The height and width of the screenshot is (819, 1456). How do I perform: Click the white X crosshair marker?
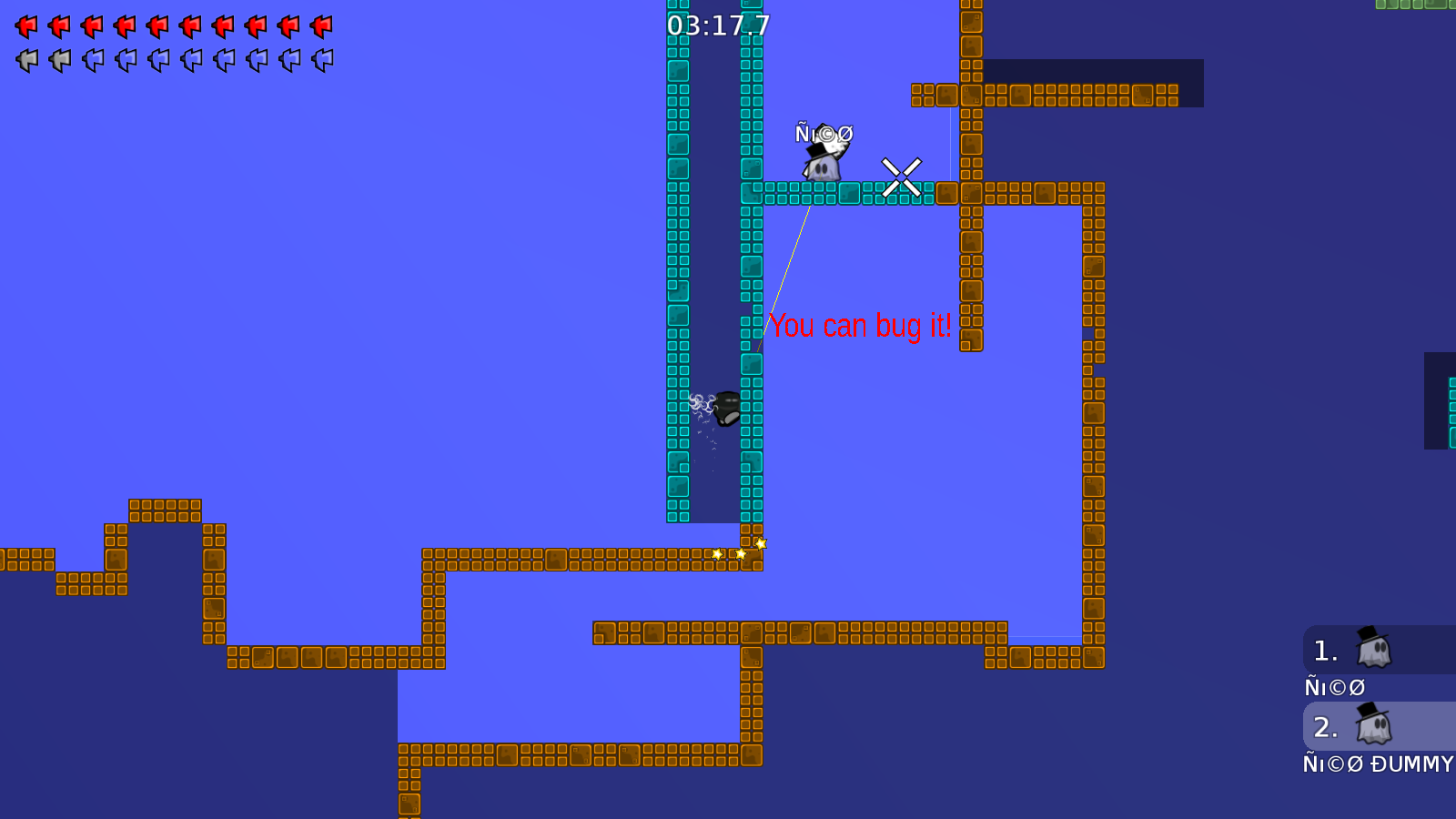coord(900,178)
